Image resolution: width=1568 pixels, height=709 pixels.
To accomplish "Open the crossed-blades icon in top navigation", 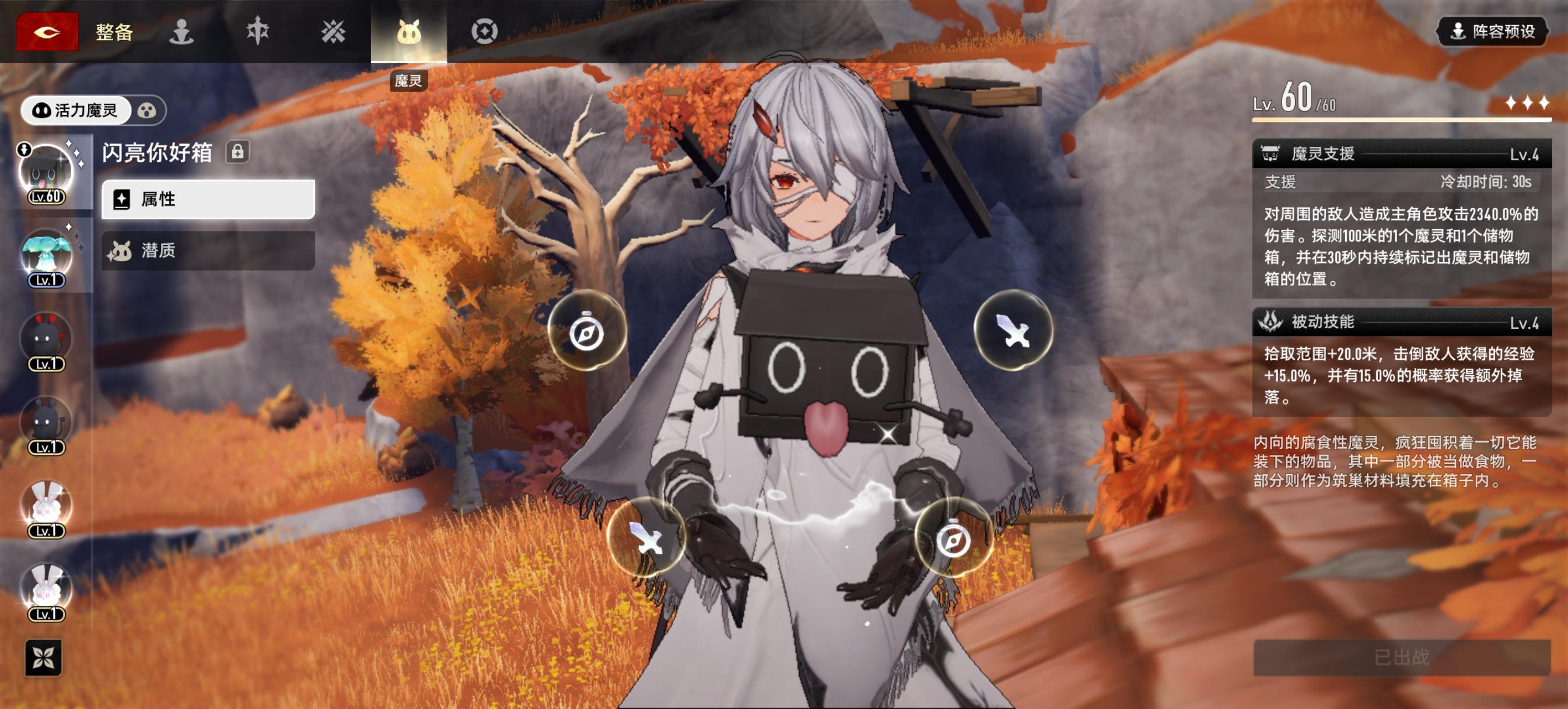I will pos(334,31).
